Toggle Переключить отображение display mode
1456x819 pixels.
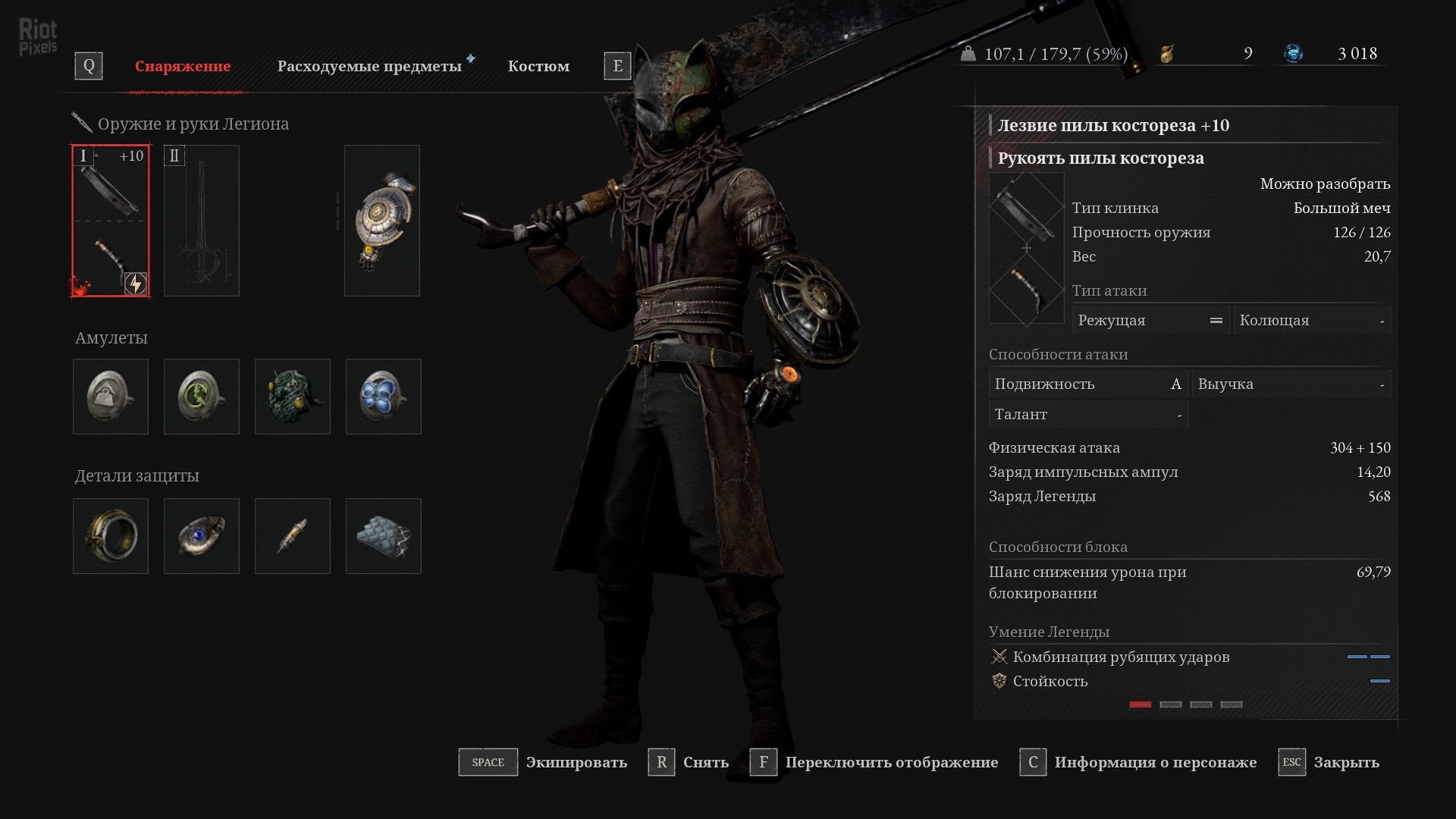891,763
